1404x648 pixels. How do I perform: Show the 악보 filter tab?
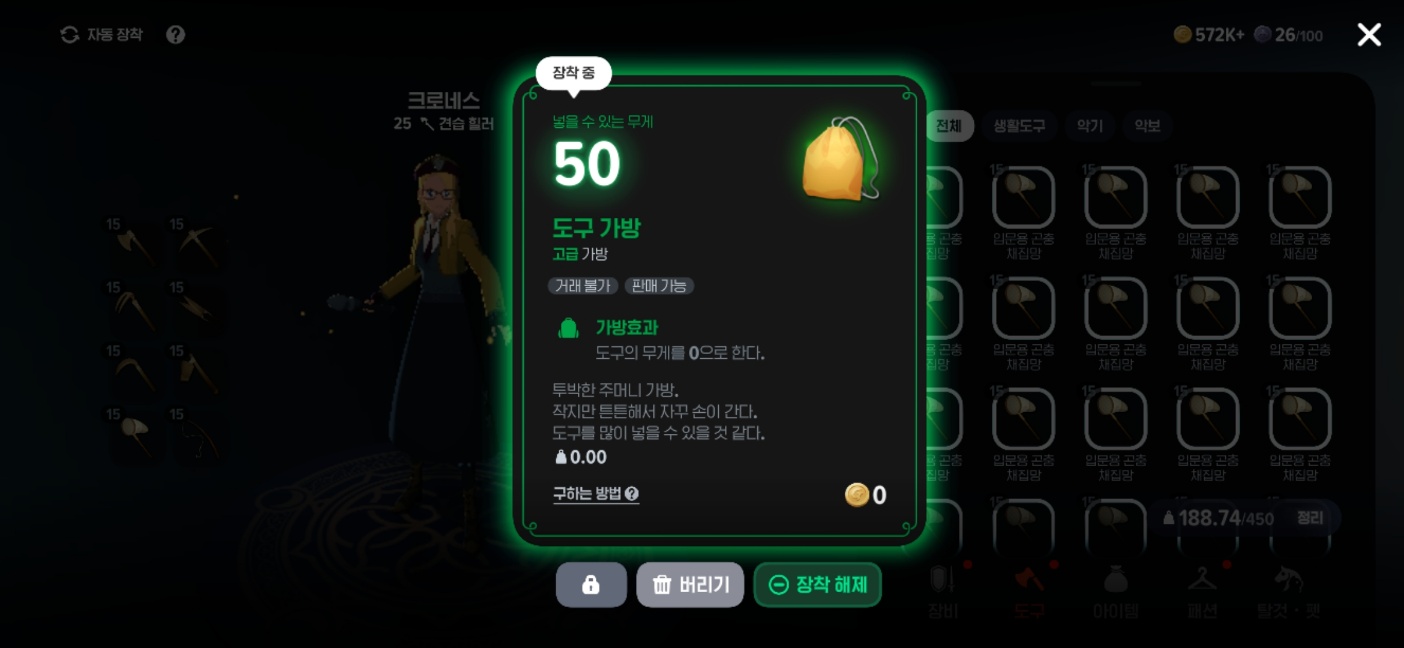pos(1147,126)
